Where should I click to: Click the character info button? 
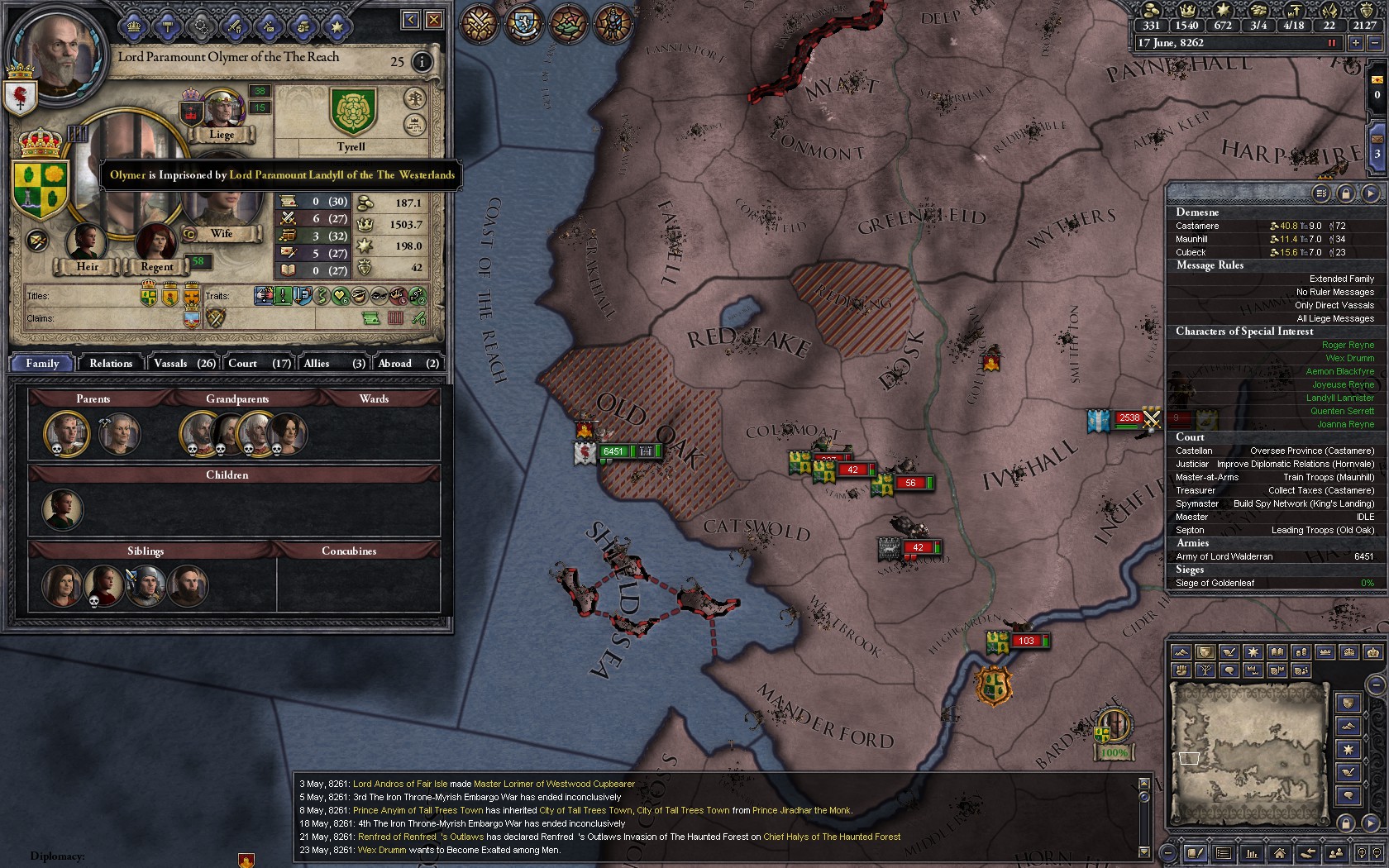coord(422,62)
